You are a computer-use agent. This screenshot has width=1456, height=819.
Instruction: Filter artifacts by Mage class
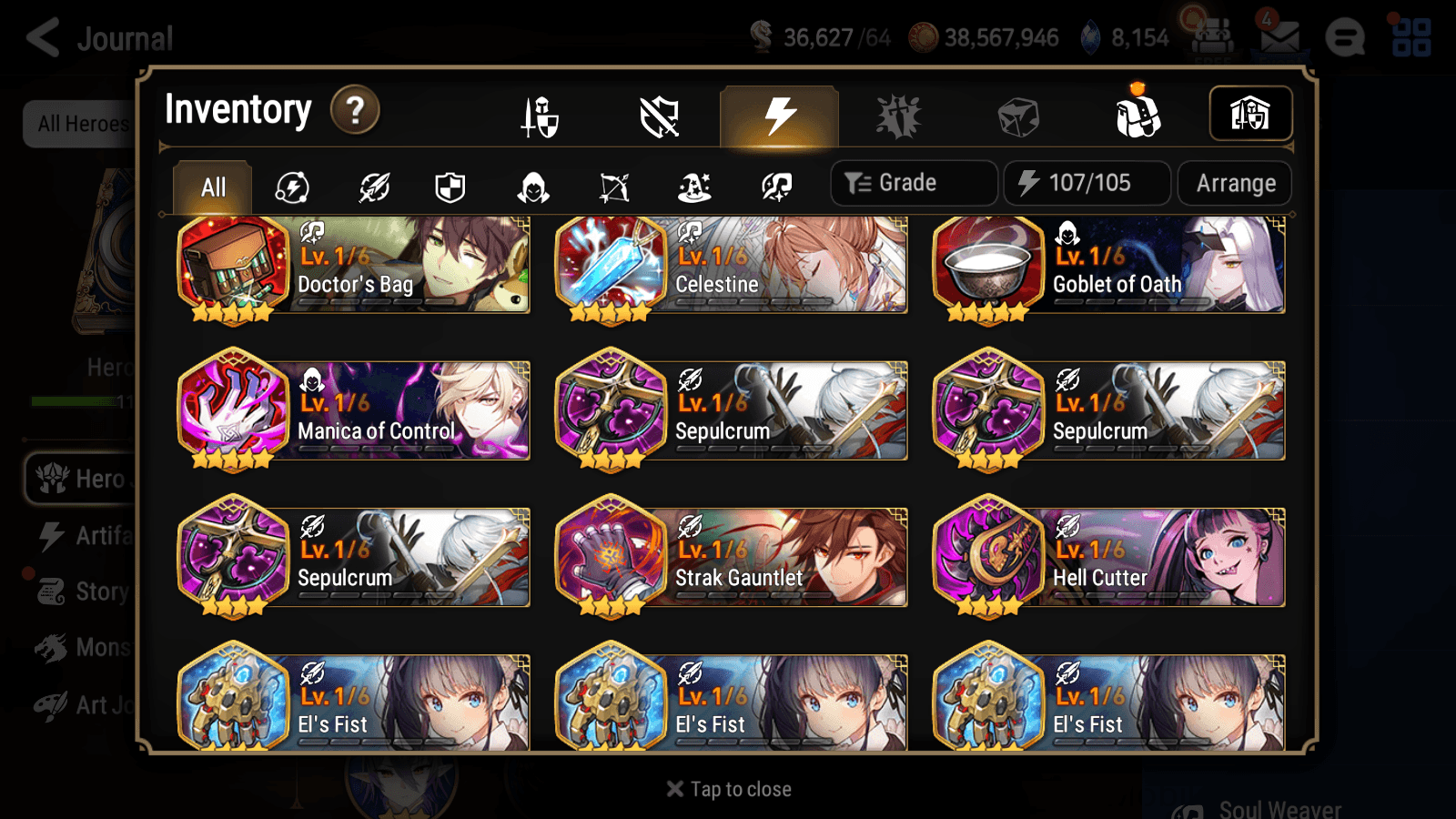[694, 187]
